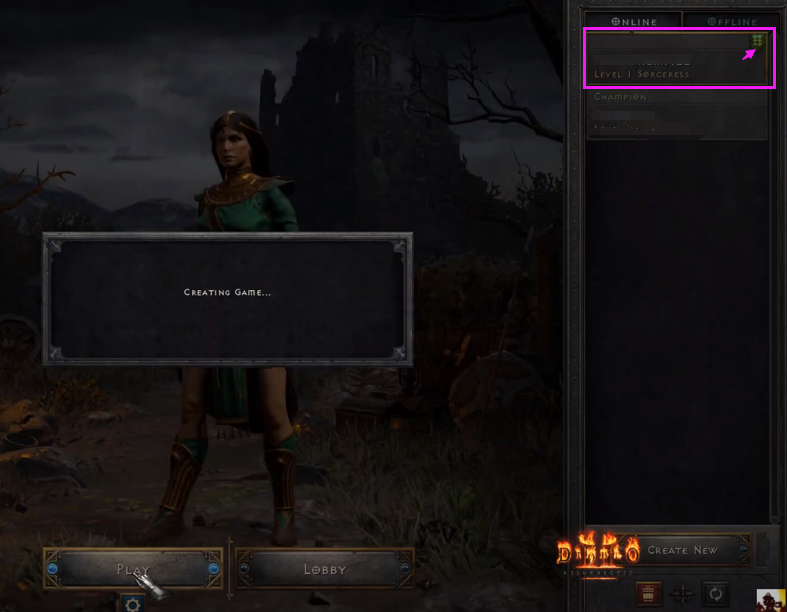Switch to the Online characters tab
The width and height of the screenshot is (787, 612).
[x=634, y=21]
